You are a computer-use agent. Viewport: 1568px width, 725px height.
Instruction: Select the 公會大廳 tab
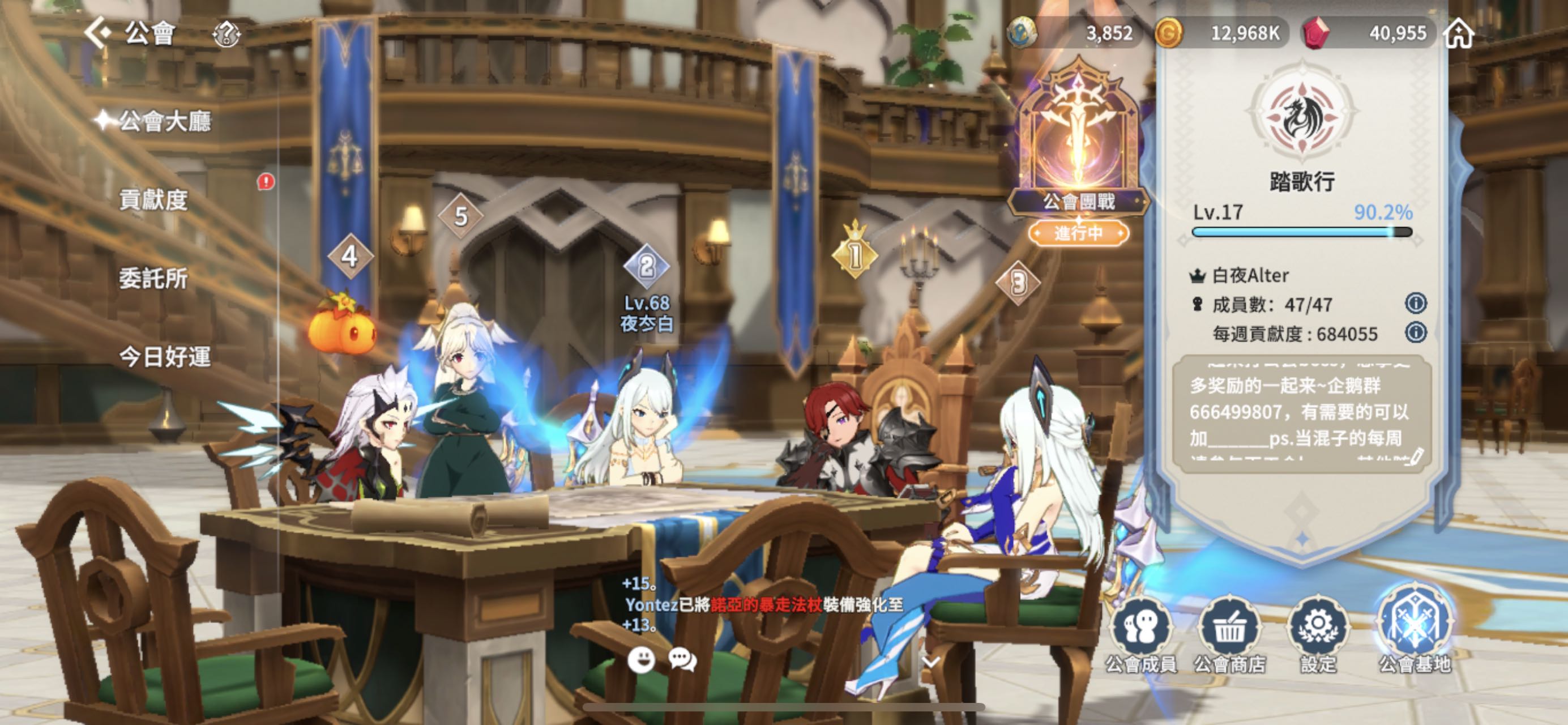[164, 122]
